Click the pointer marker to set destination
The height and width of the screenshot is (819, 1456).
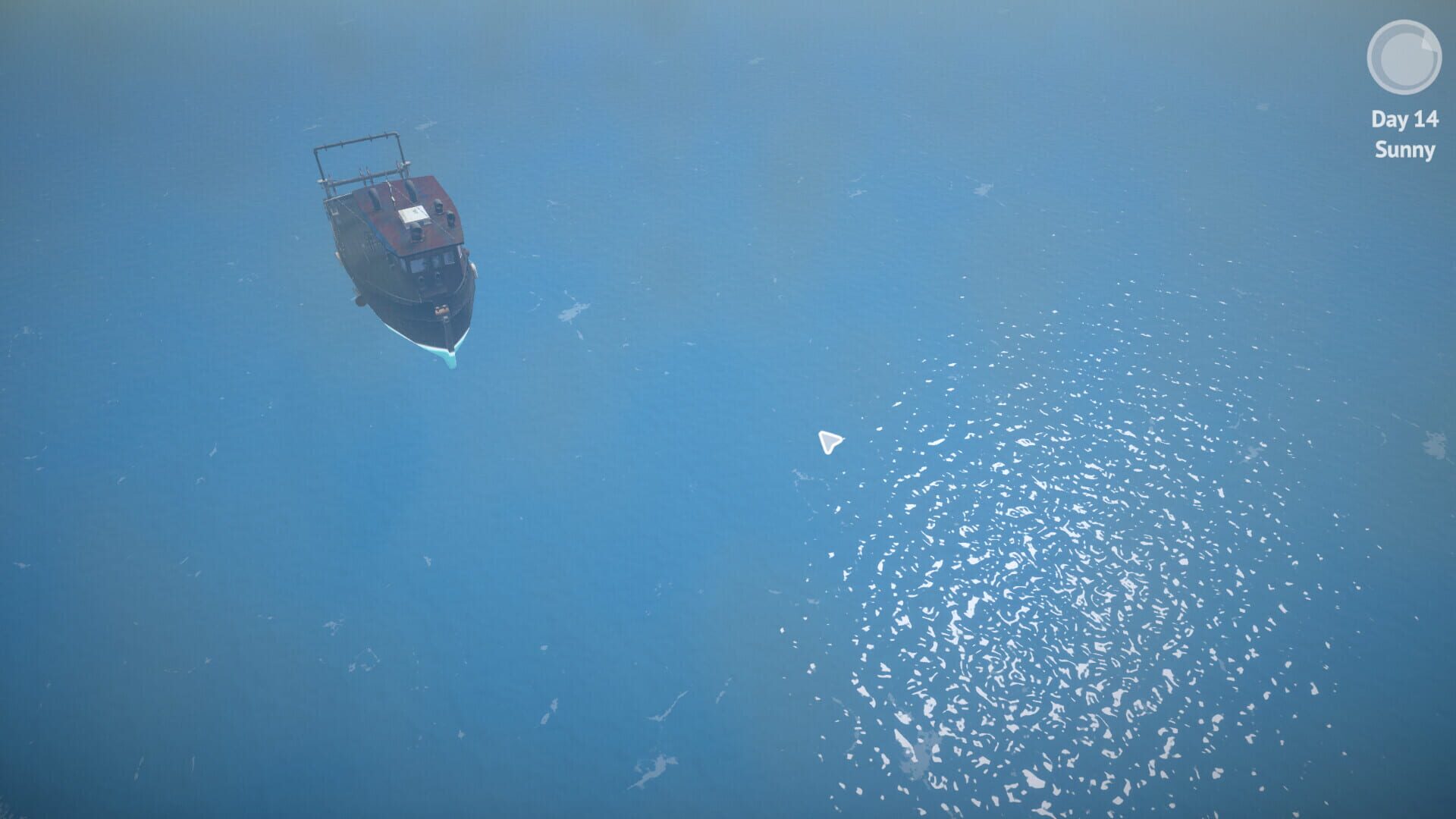(x=829, y=442)
